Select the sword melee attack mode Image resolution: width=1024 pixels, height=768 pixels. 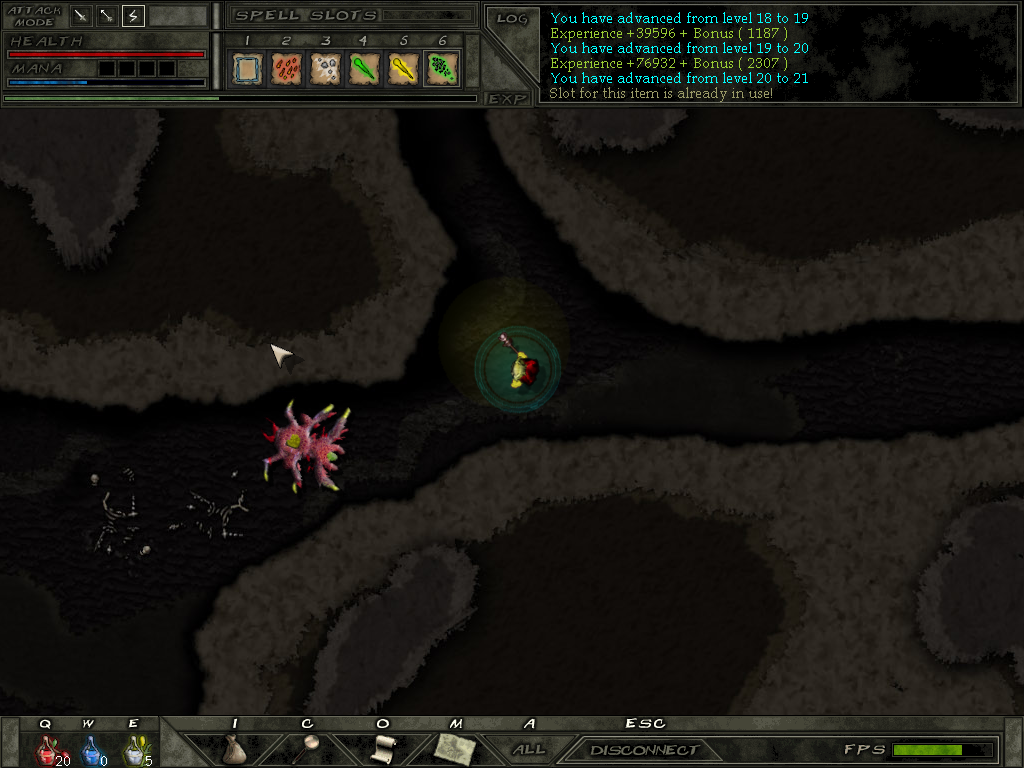point(81,16)
